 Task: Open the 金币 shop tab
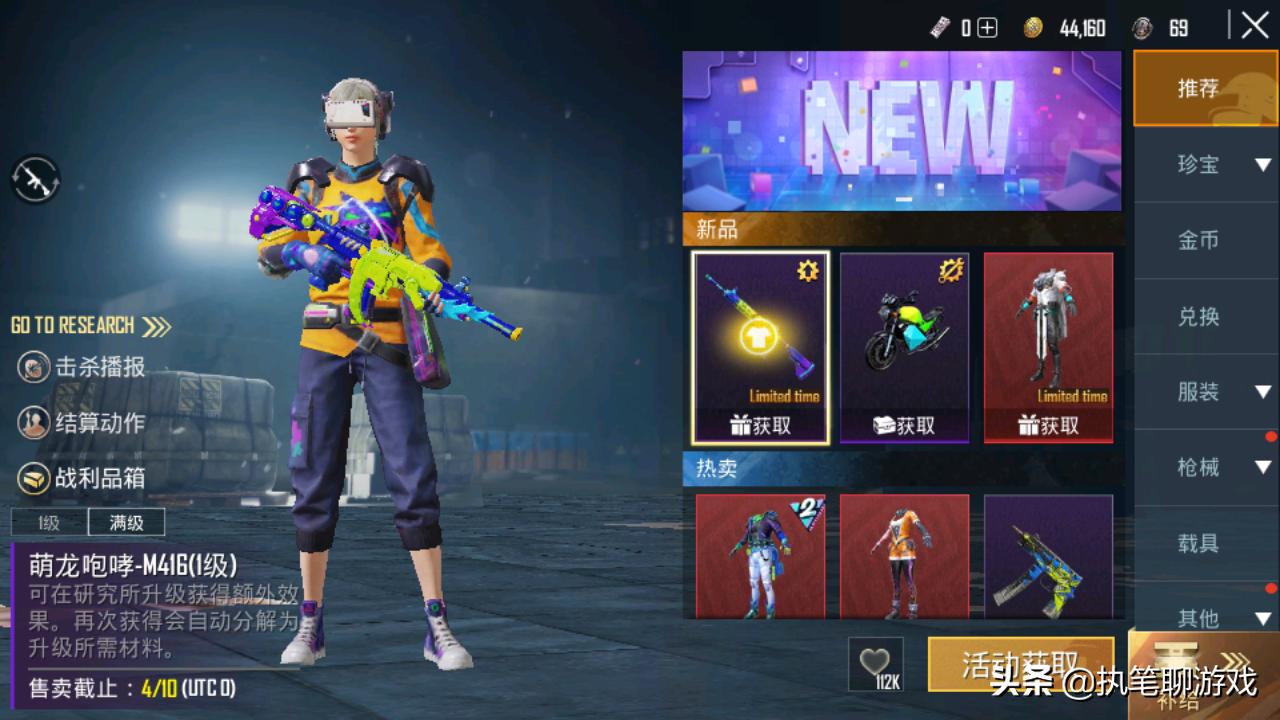point(1199,240)
